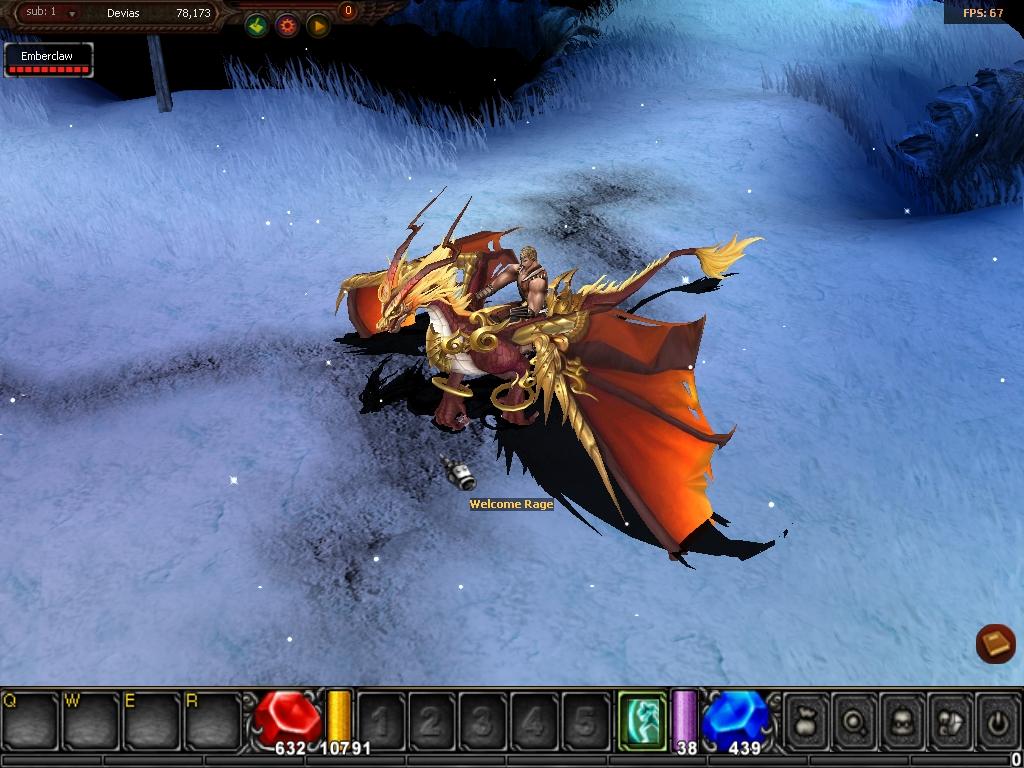Open the character face button
The width and height of the screenshot is (1024, 768).
(901, 719)
